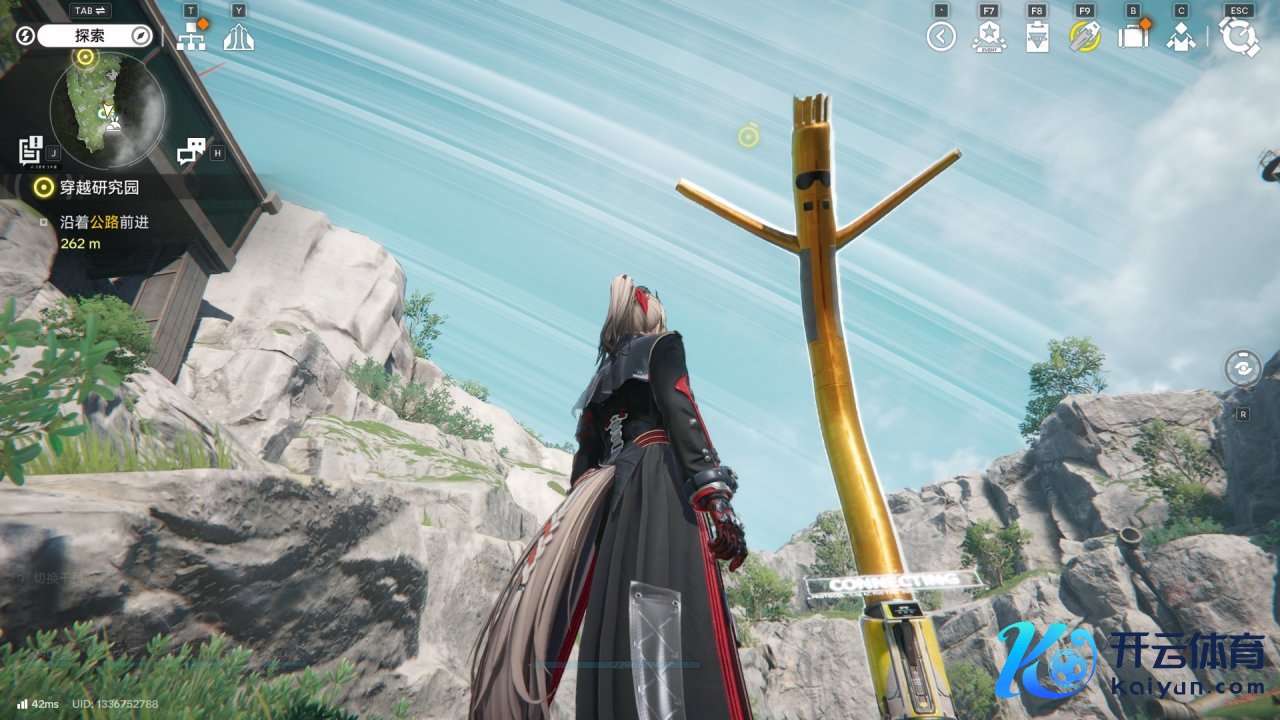Open the quest log document icon
Screen dimensions: 1280x720
31,150
